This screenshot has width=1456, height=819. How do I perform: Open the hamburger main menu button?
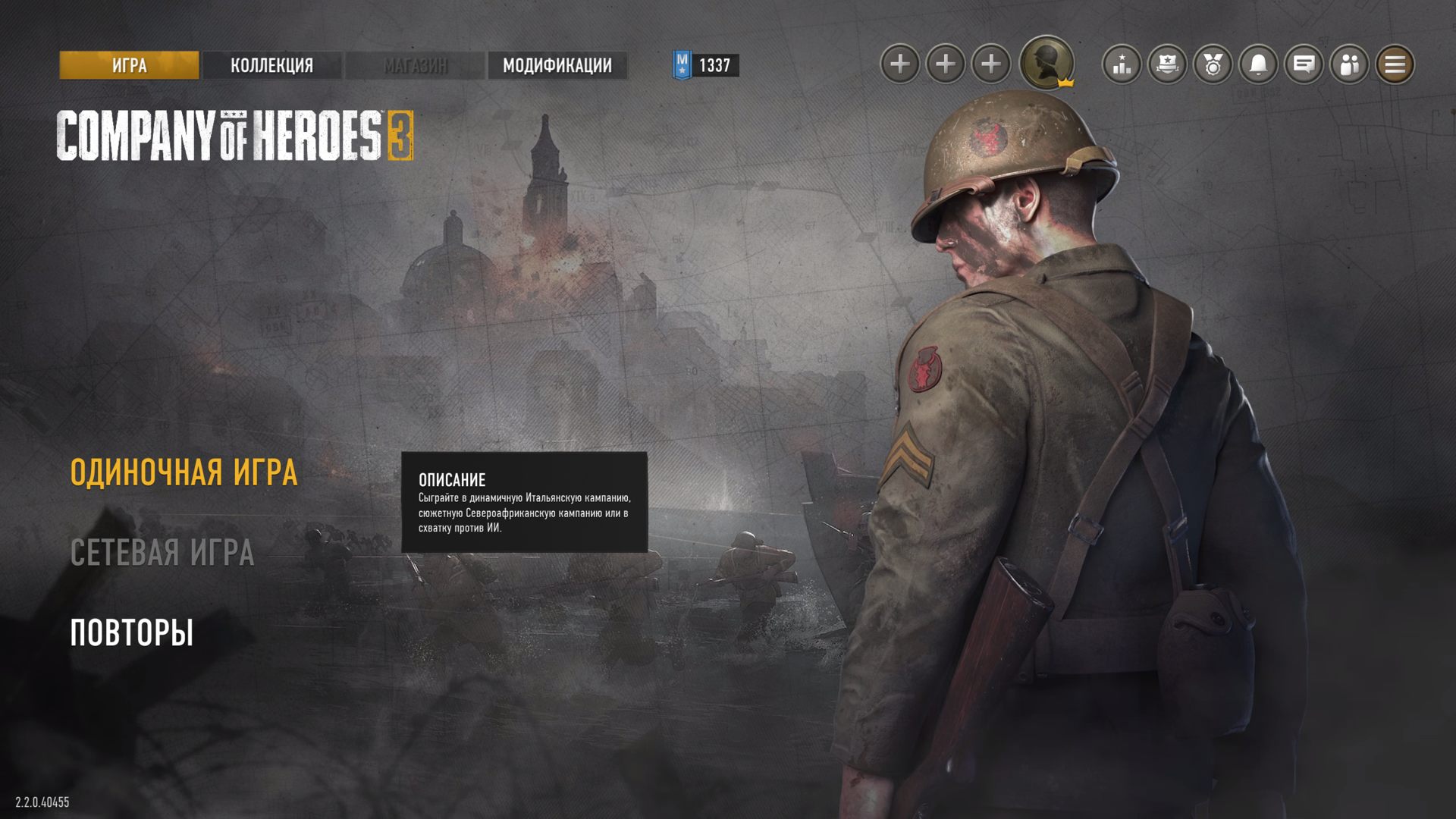[1395, 64]
